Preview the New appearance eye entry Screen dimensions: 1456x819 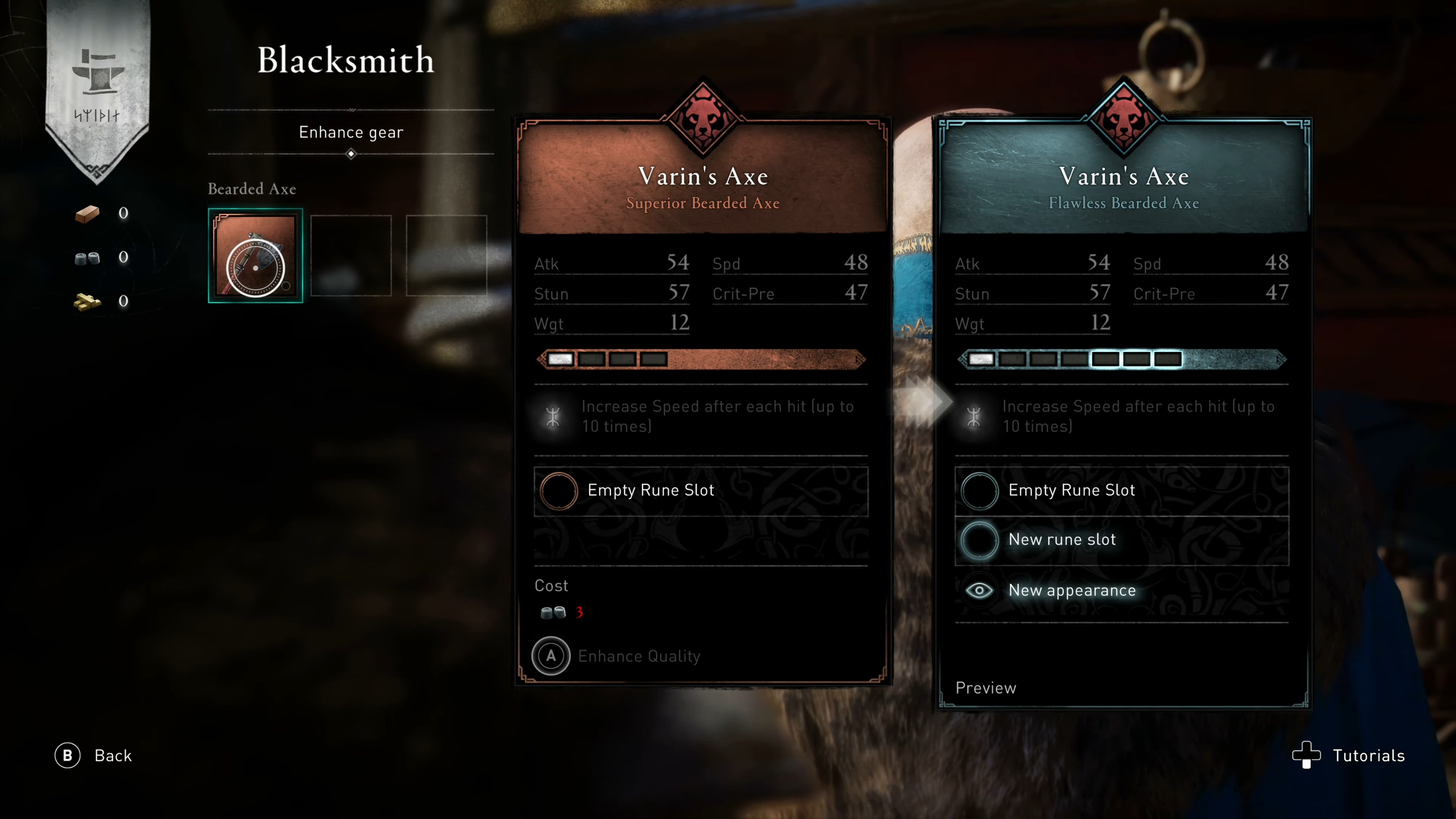[979, 591]
